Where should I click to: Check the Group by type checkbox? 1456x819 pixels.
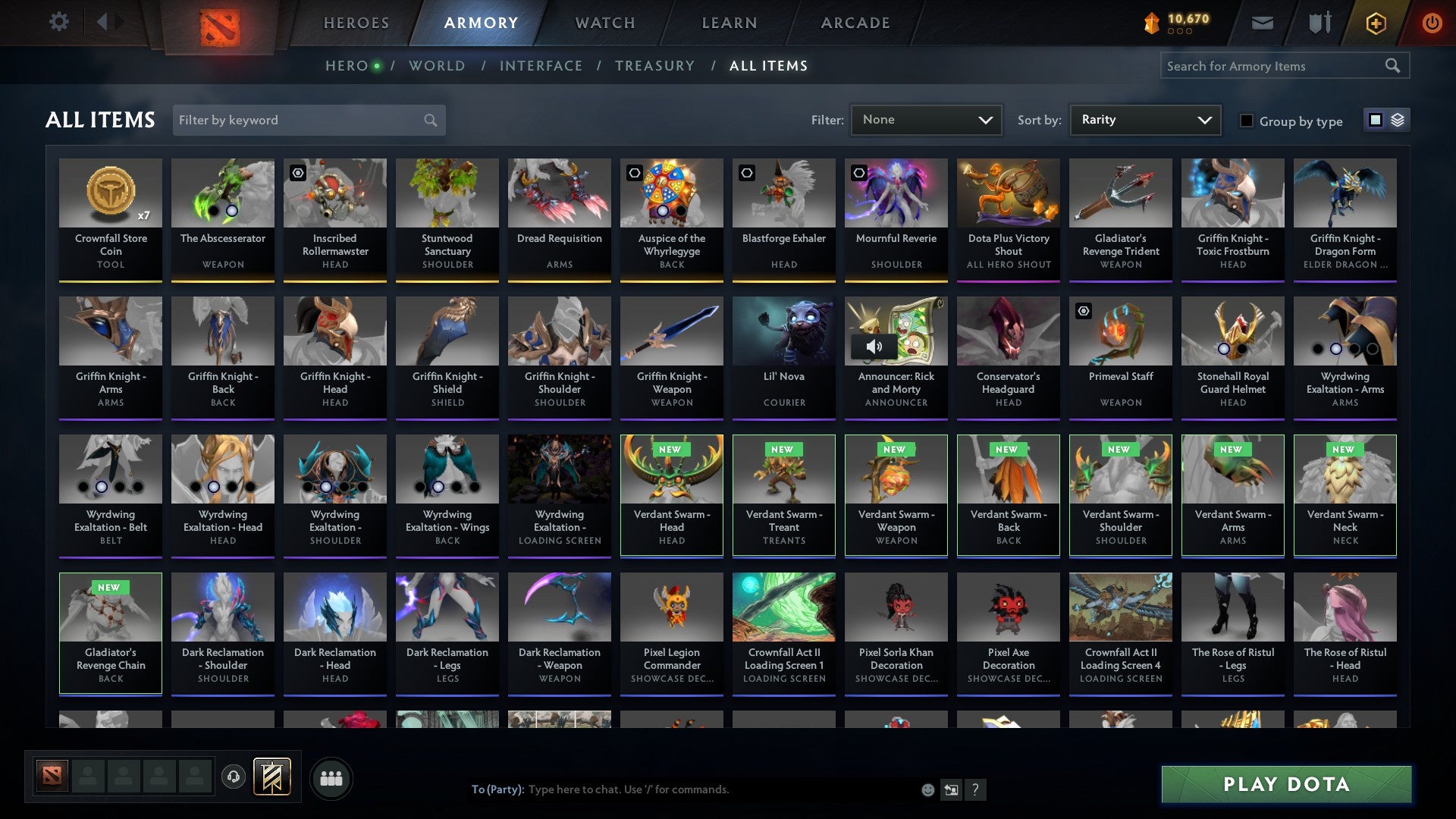pos(1246,121)
